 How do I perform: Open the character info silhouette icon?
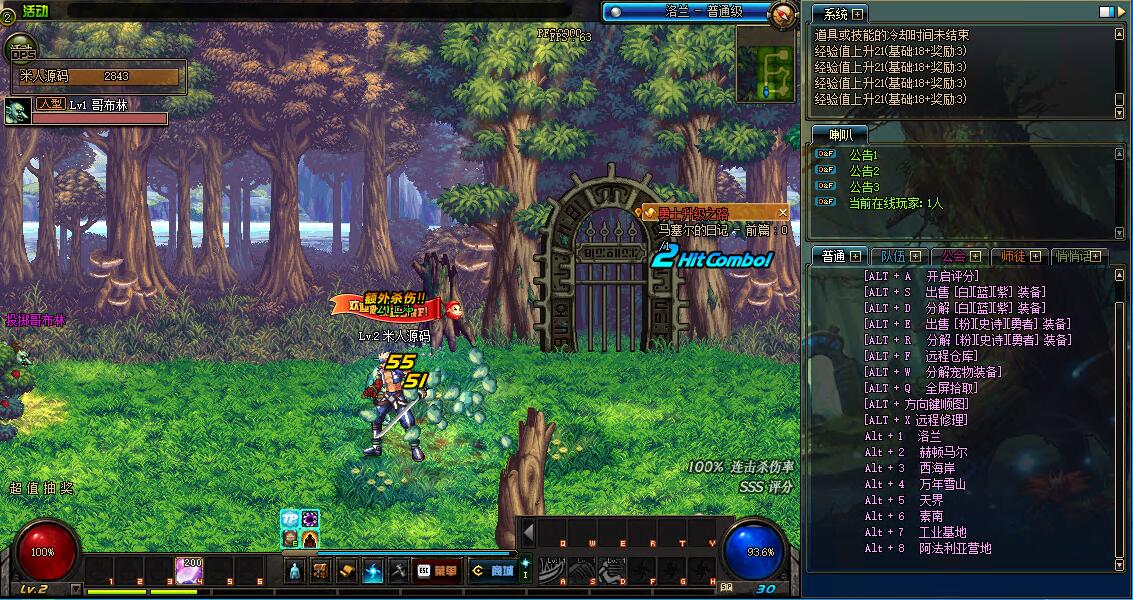tap(295, 571)
